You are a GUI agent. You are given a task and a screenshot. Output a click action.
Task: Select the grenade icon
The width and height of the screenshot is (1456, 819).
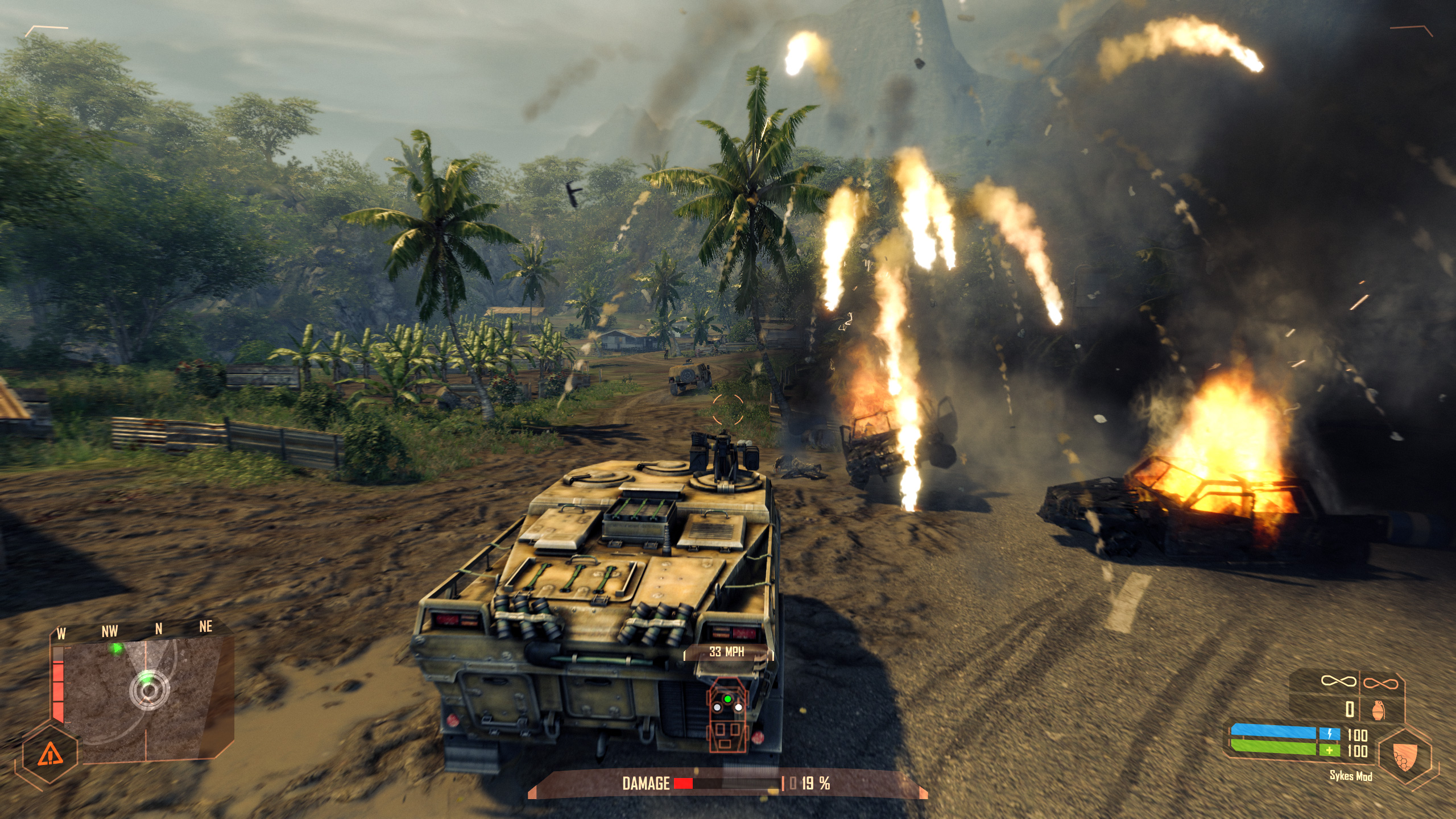(1378, 710)
